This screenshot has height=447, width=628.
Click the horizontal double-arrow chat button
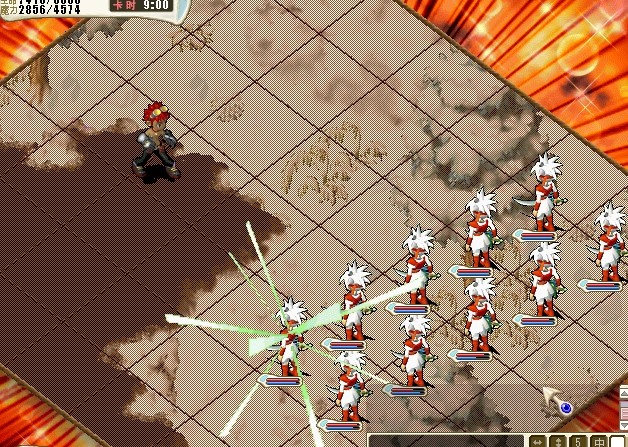click(x=537, y=441)
